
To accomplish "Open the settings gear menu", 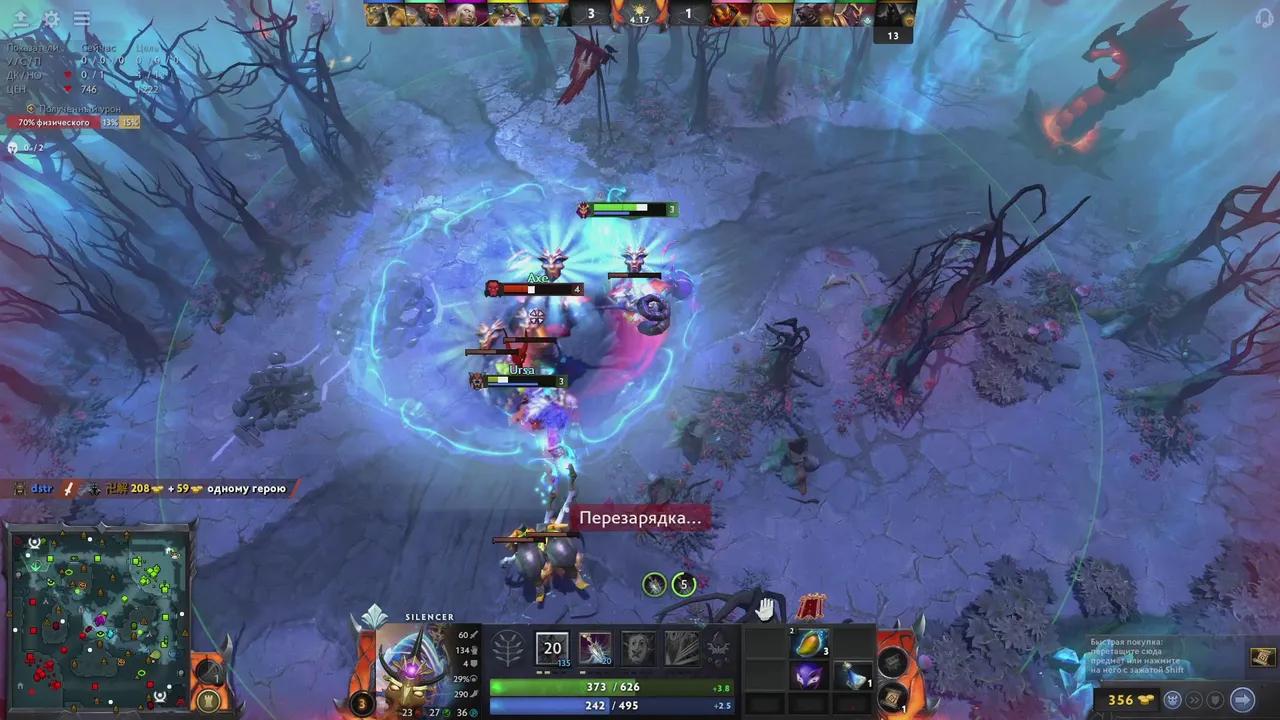I will point(51,19).
